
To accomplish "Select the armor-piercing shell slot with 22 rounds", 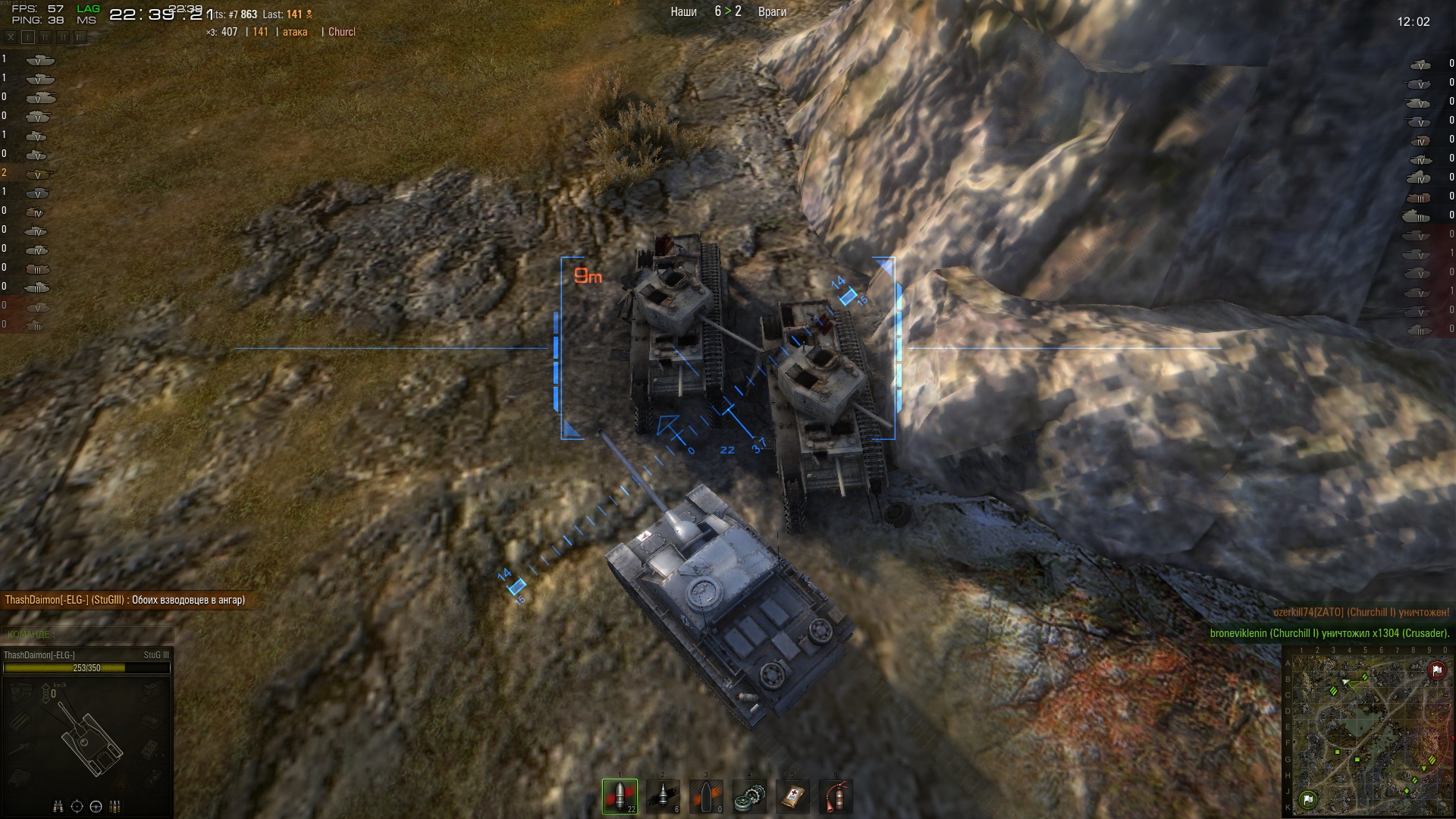I will click(620, 796).
